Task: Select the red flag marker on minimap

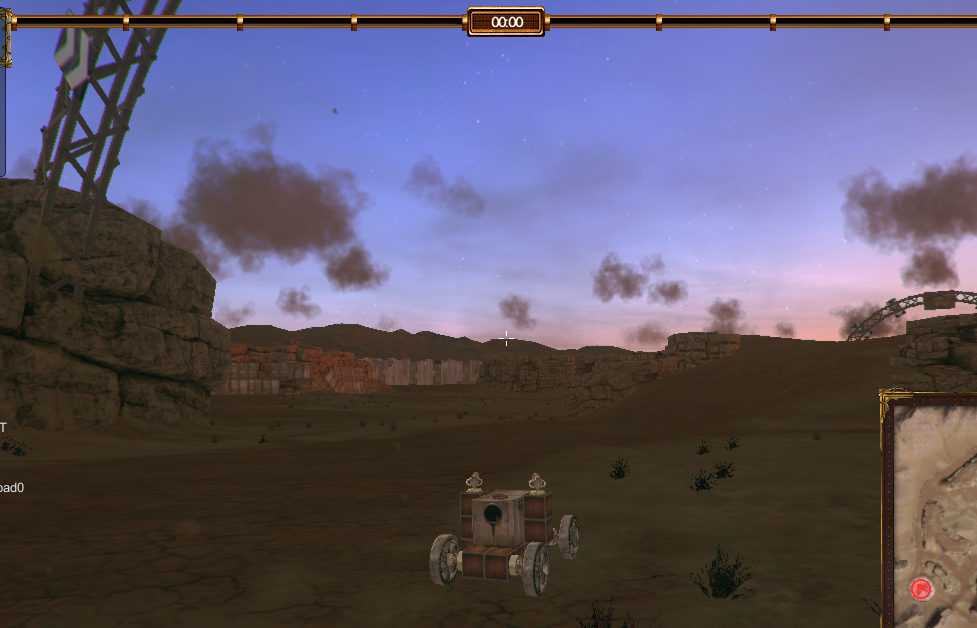Action: (921, 588)
